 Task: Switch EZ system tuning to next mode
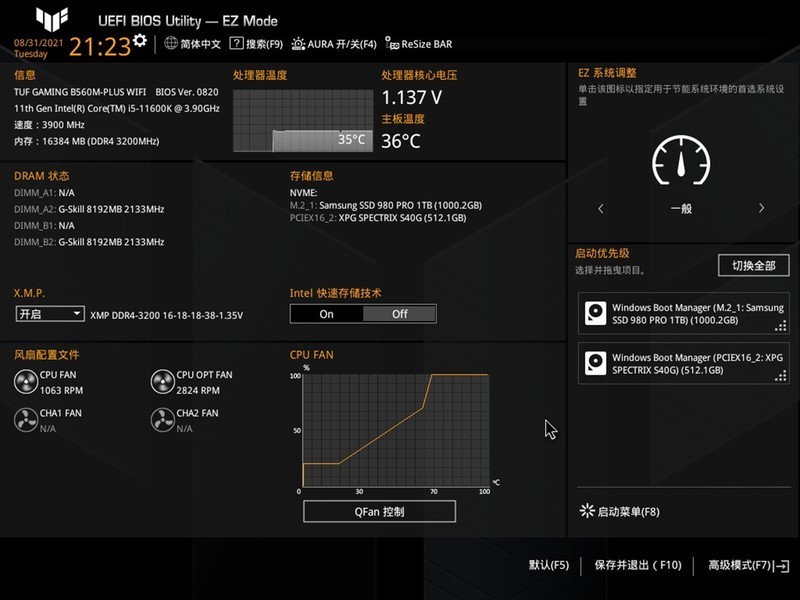click(761, 209)
